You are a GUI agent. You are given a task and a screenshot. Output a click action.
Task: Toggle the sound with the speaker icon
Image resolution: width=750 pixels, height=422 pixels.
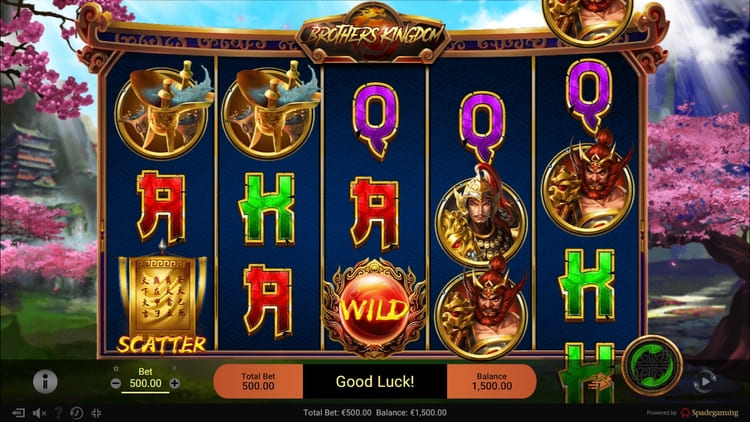(40, 413)
